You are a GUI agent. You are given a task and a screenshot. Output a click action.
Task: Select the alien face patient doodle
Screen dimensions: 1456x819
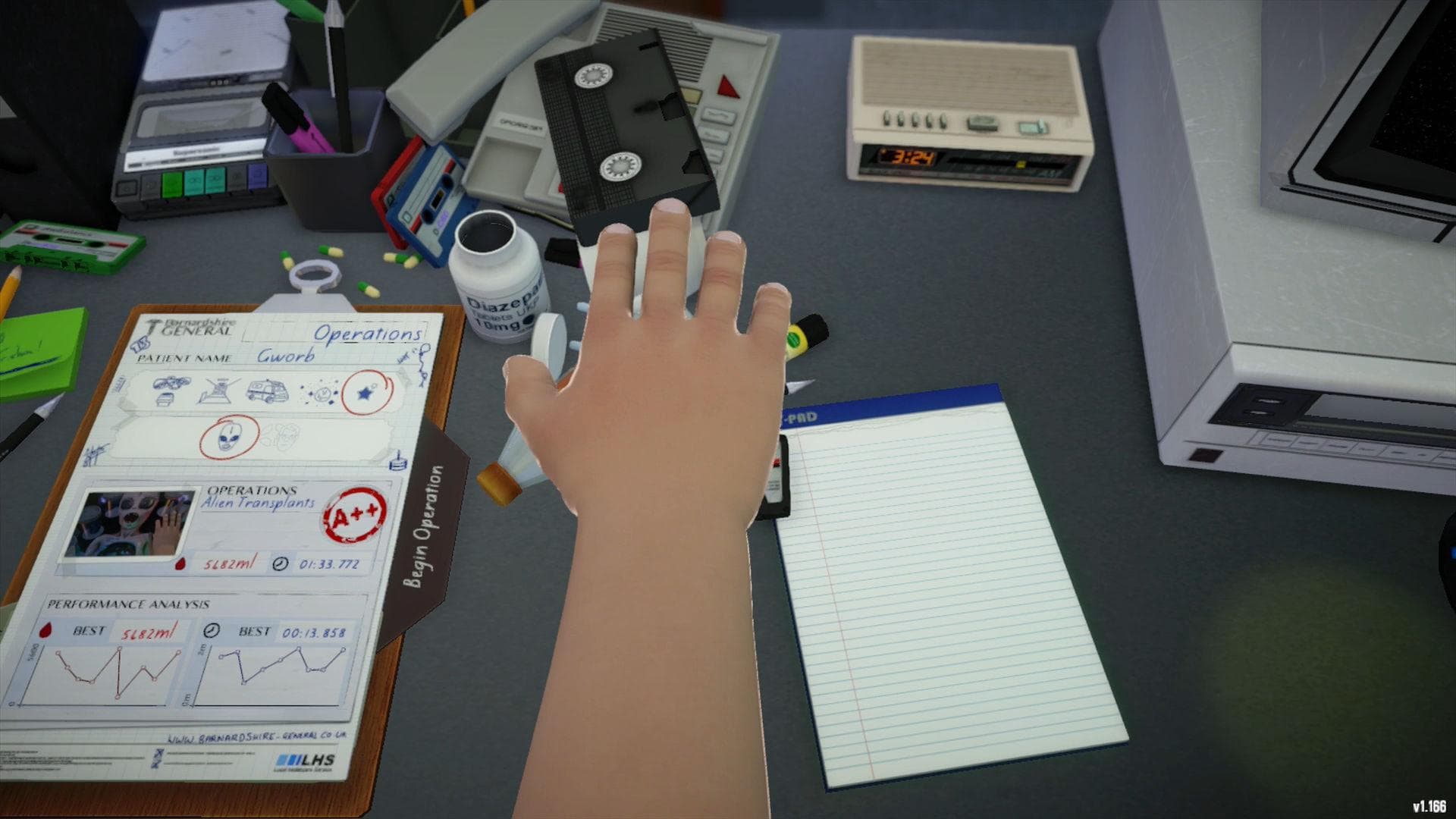[228, 438]
